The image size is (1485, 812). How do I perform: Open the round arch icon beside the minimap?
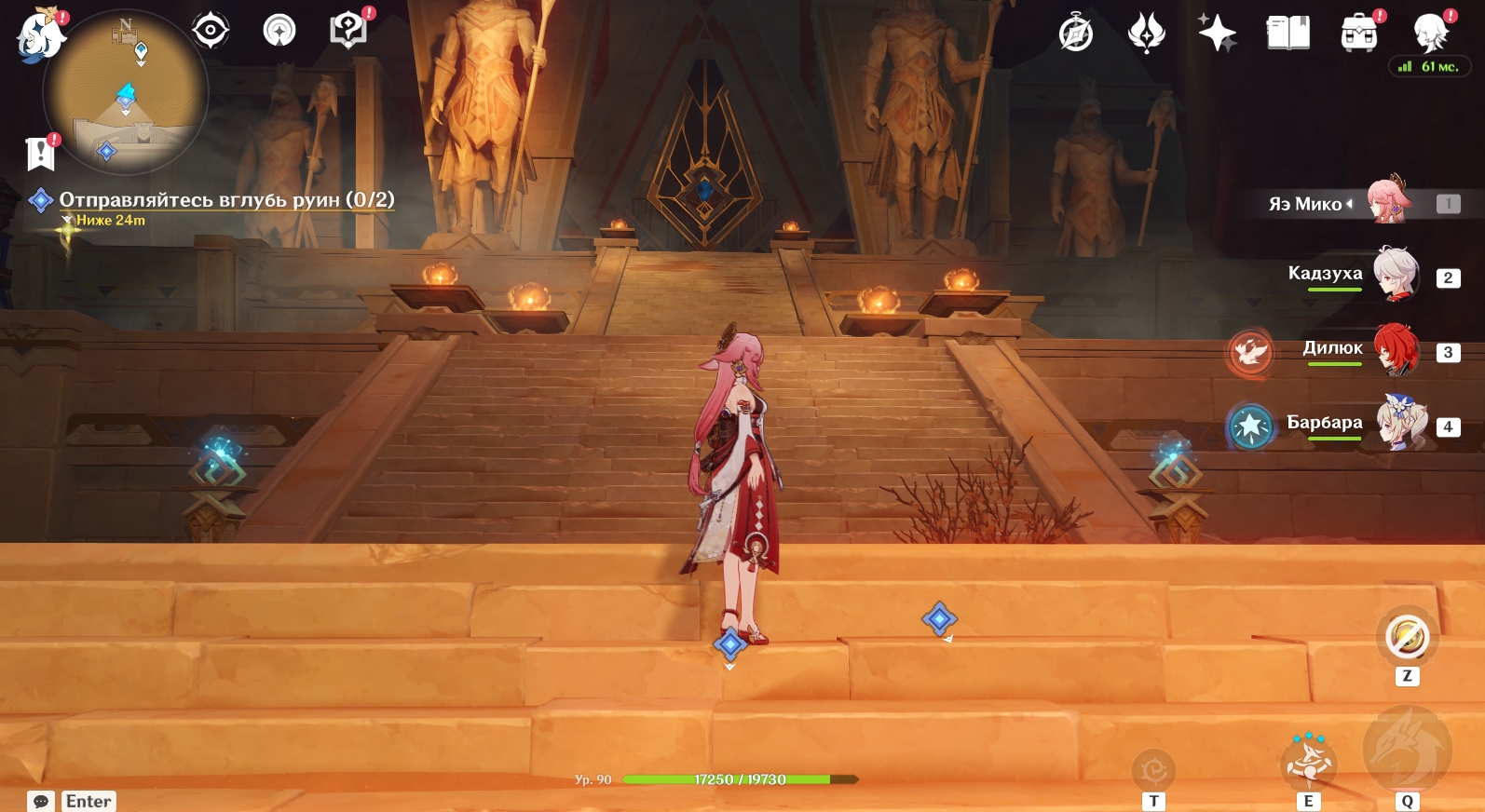(x=279, y=31)
